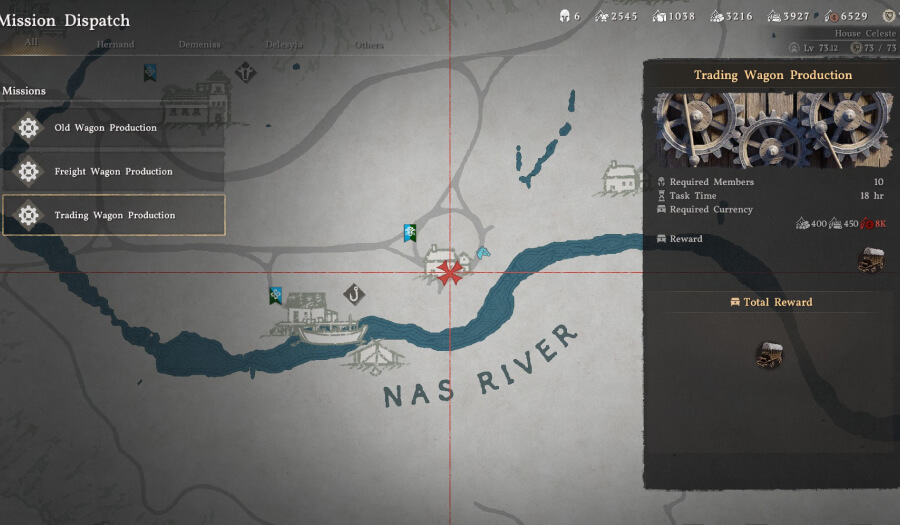This screenshot has height=525, width=900.
Task: Choose the Freight Wagon Production mission
Action: [113, 172]
